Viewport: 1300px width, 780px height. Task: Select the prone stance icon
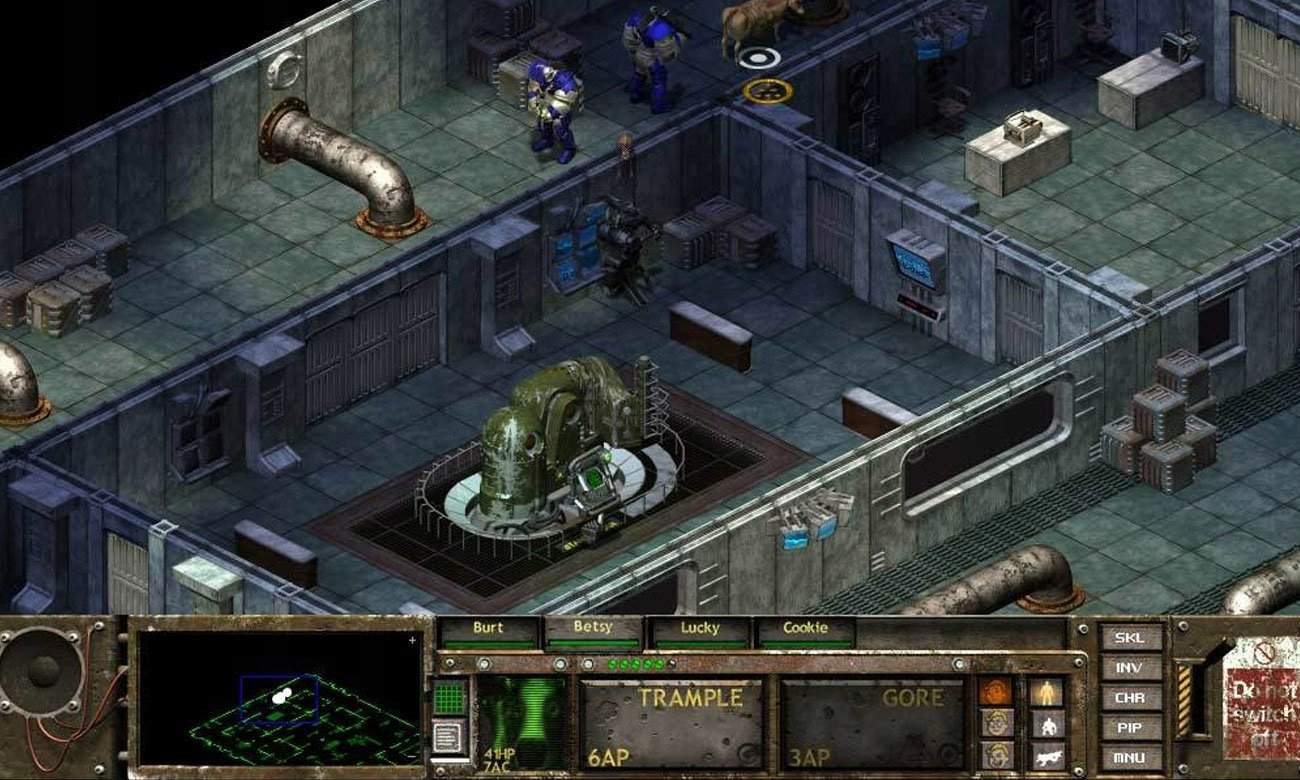pyautogui.click(x=1046, y=755)
